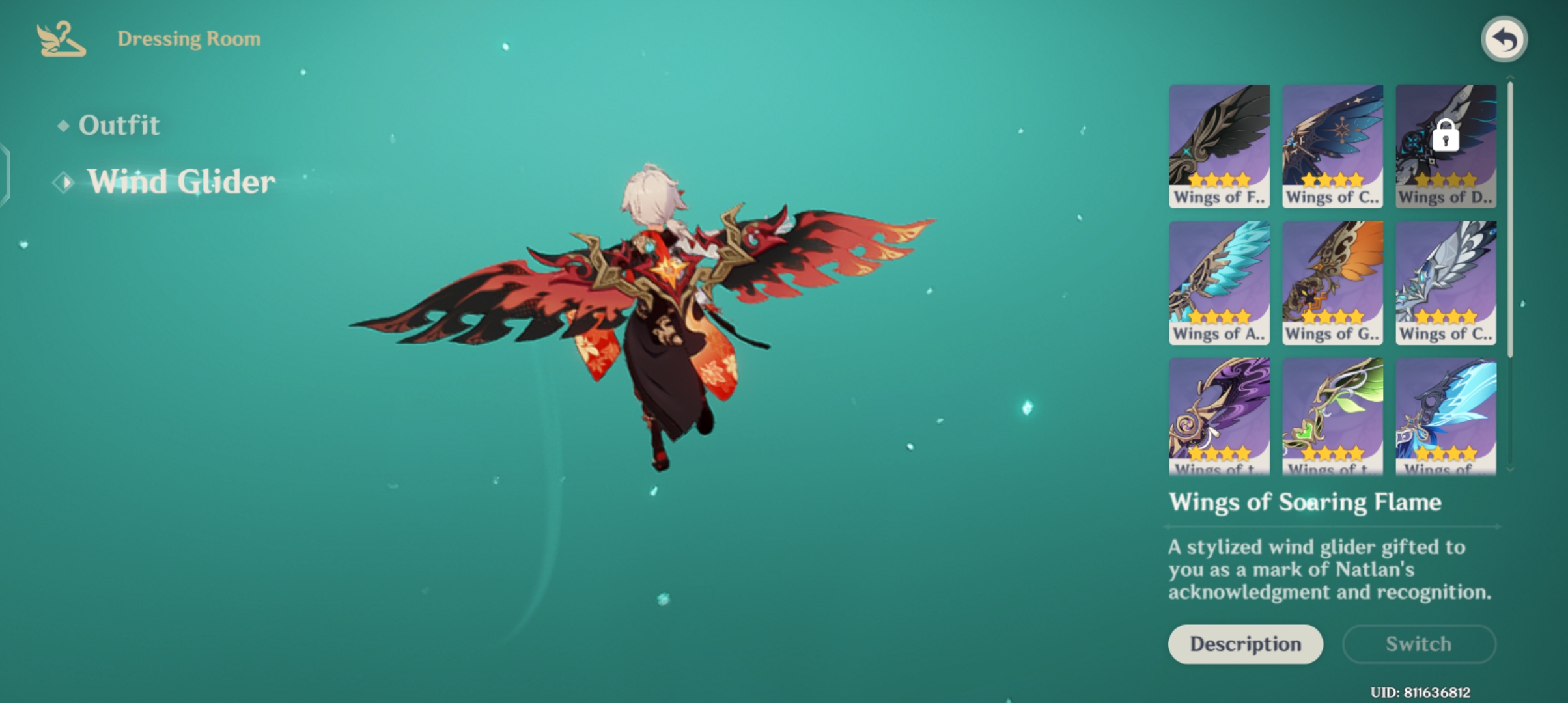Click the return arrow at top right
The width and height of the screenshot is (1568, 703).
click(1504, 39)
